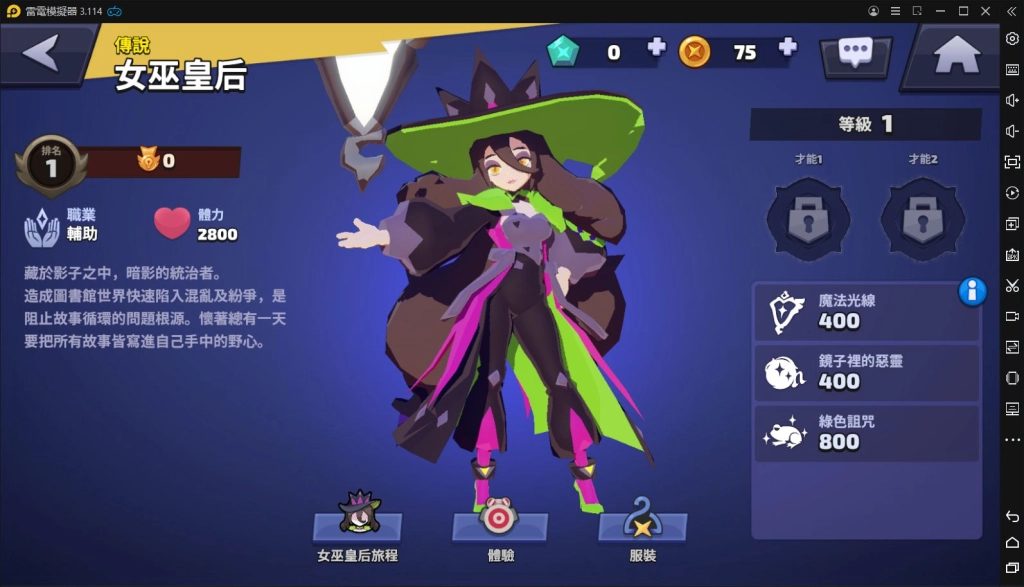Image resolution: width=1024 pixels, height=587 pixels.
Task: Open the chat speech bubble
Action: coord(855,54)
